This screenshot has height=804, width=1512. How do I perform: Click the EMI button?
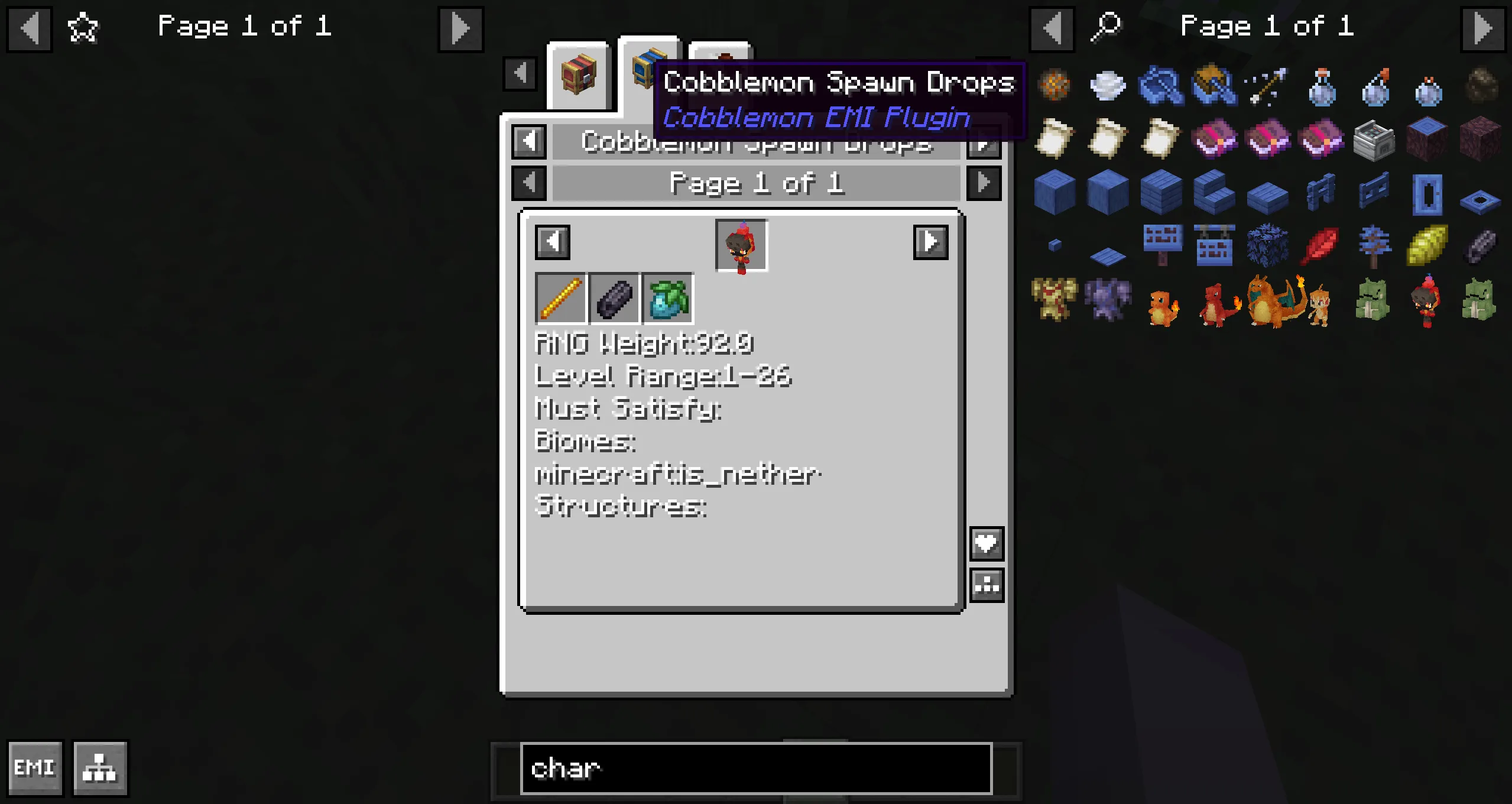pos(35,767)
